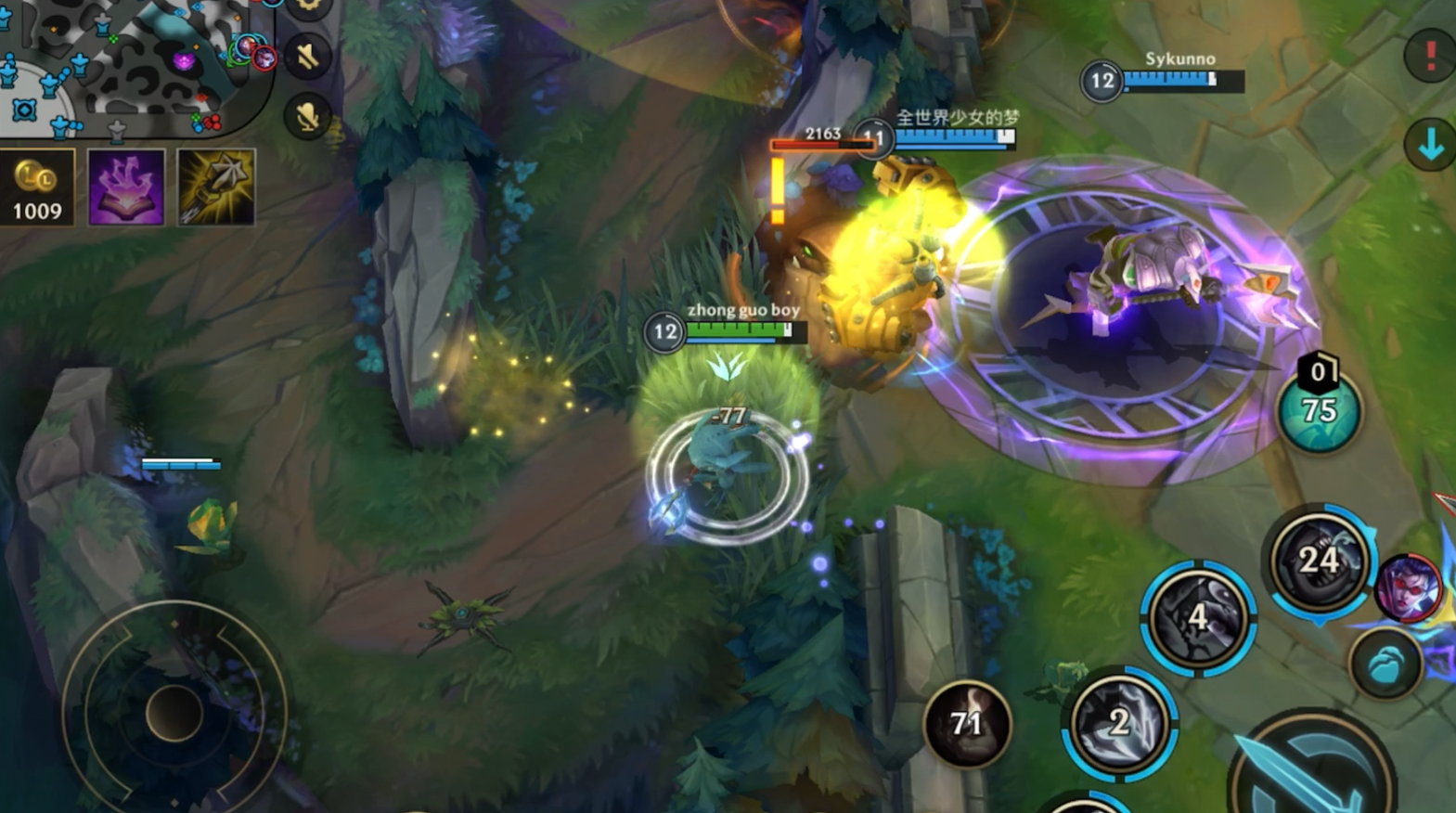The image size is (1456, 813).
Task: Activate the ability with 2 second cooldown
Action: 1119,722
